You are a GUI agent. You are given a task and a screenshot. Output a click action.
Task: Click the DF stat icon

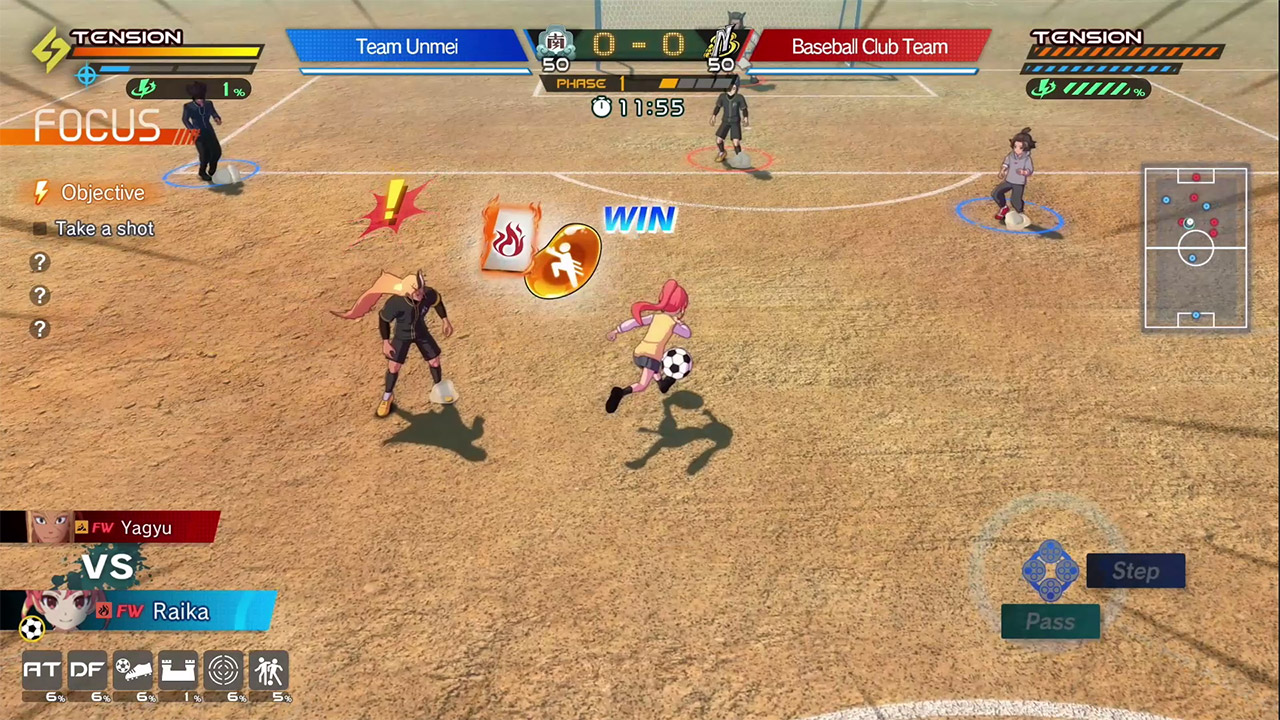[88, 670]
